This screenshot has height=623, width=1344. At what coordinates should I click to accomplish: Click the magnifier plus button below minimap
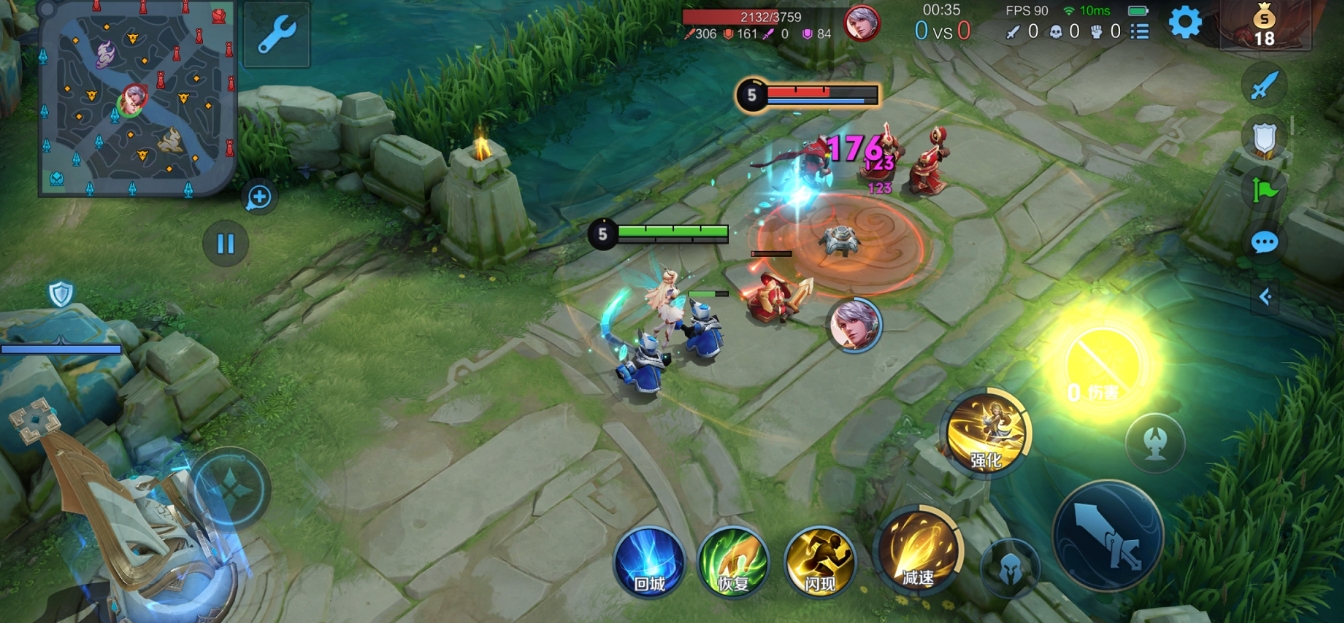259,197
